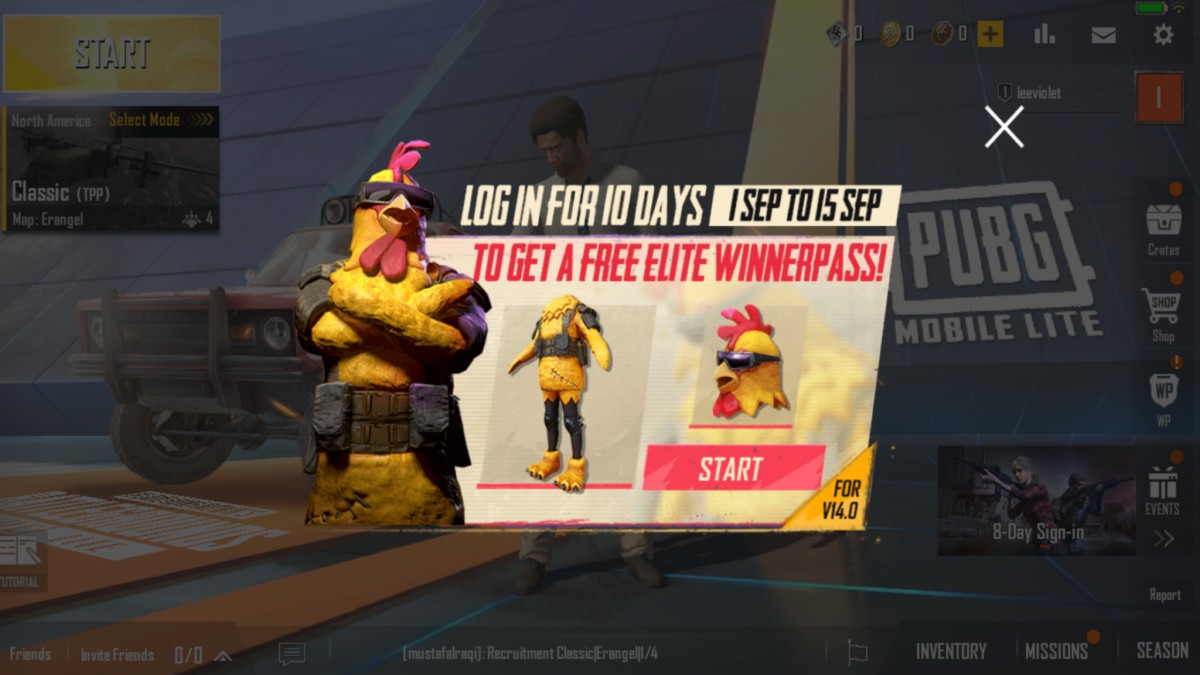Viewport: 1200px width, 675px height.
Task: Close the login reward popup
Action: (x=1004, y=127)
